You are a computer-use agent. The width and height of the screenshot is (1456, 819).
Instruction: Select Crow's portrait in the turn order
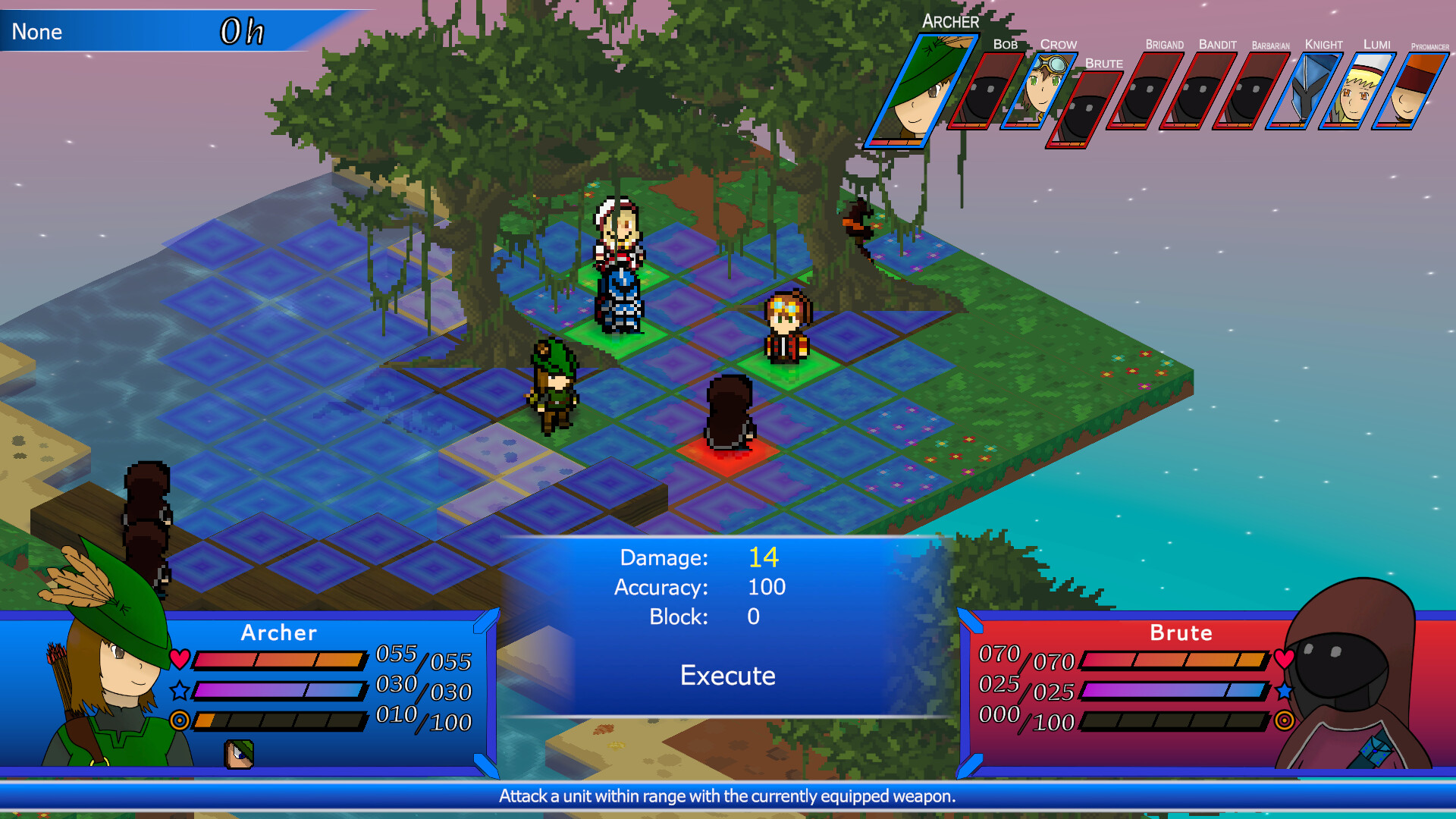(1043, 91)
